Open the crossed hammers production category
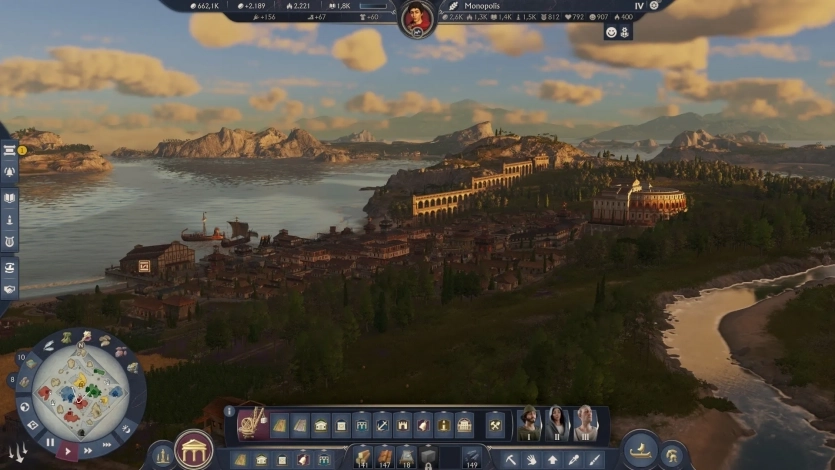This screenshot has width=835, height=470. point(495,425)
